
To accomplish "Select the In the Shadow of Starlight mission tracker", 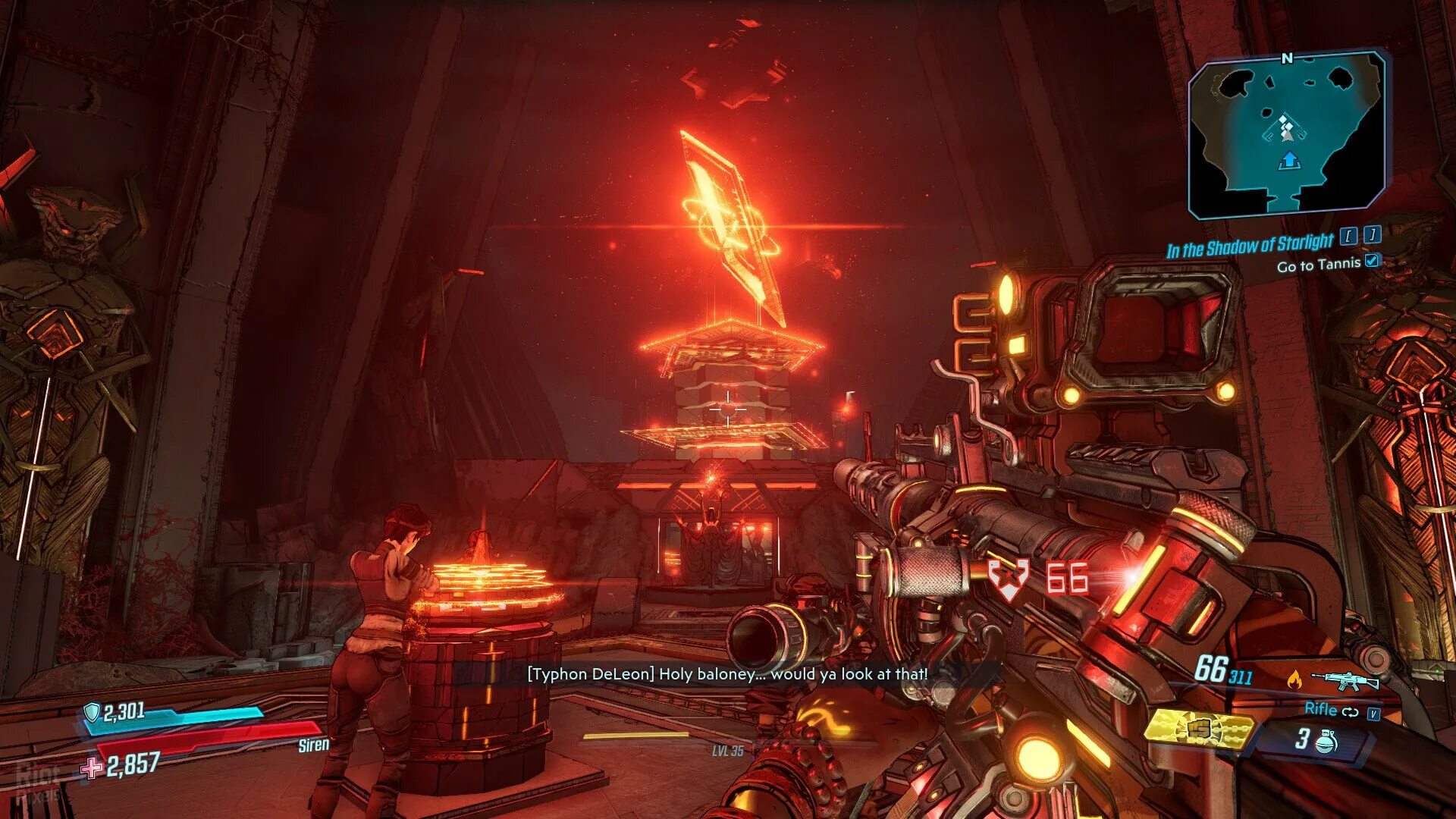I will click(x=1249, y=246).
